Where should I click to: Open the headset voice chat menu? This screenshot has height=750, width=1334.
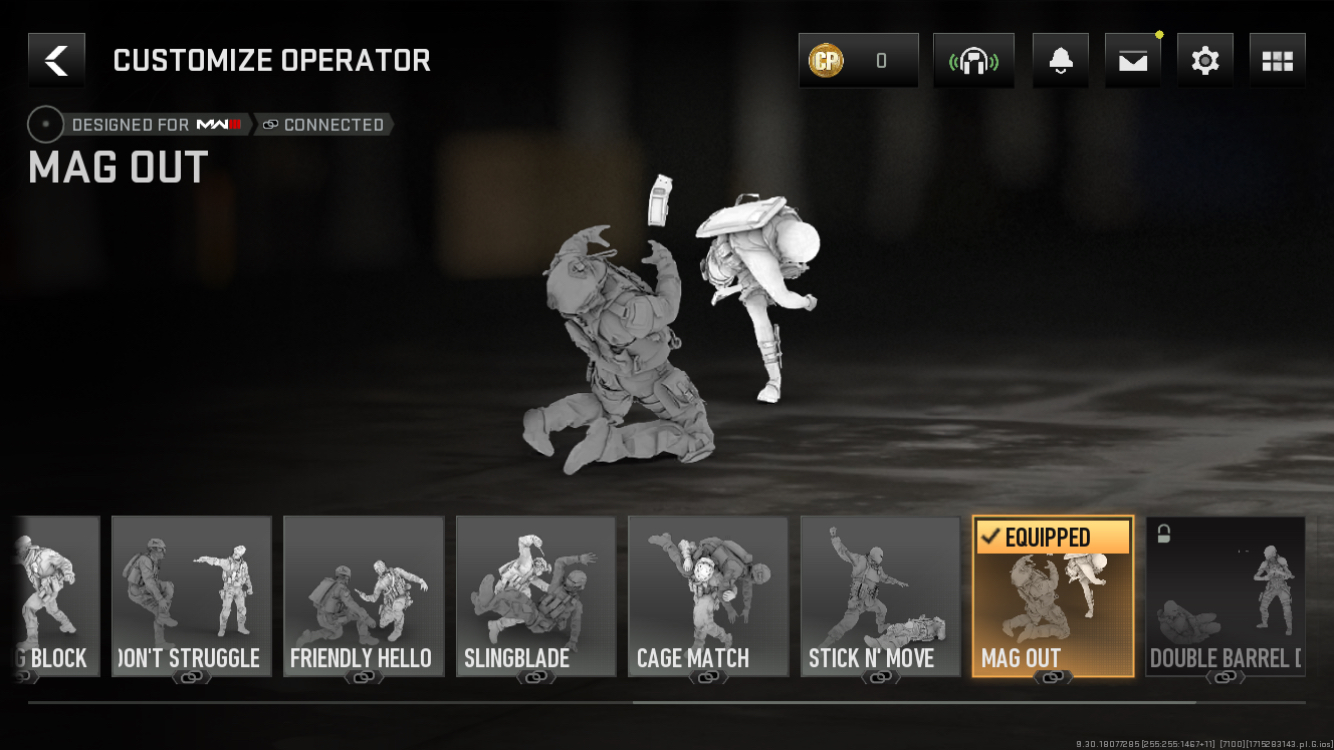click(x=973, y=60)
